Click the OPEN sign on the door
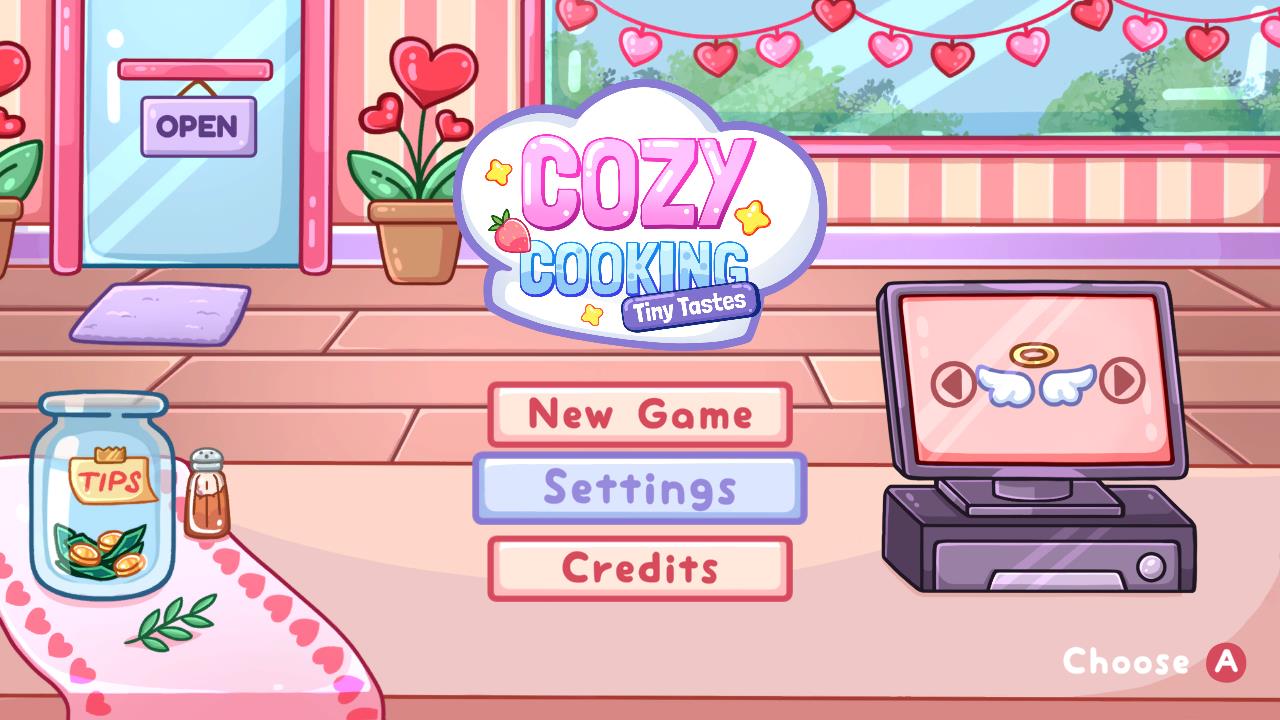 [x=197, y=126]
